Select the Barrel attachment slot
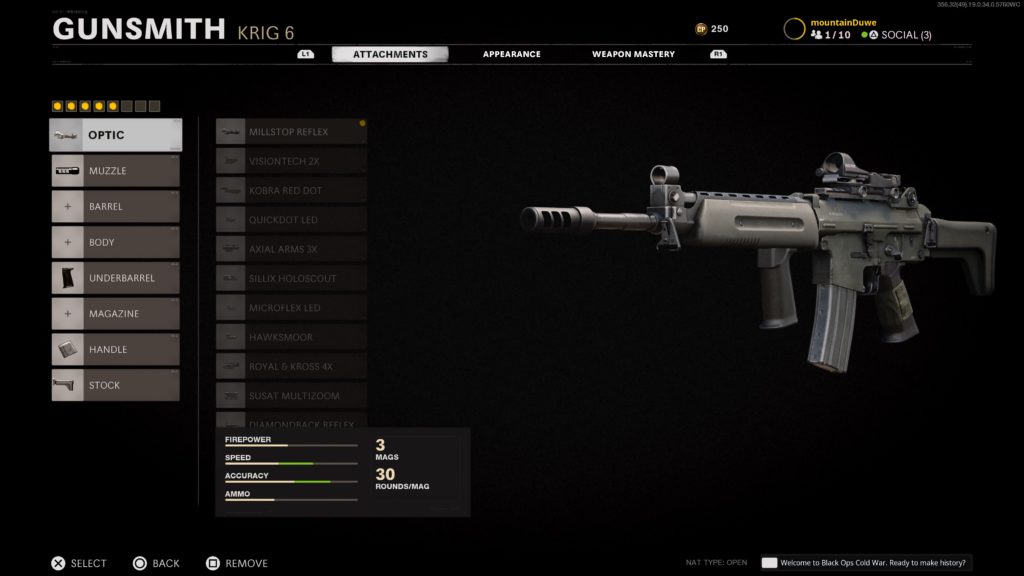1024x576 pixels. [116, 207]
